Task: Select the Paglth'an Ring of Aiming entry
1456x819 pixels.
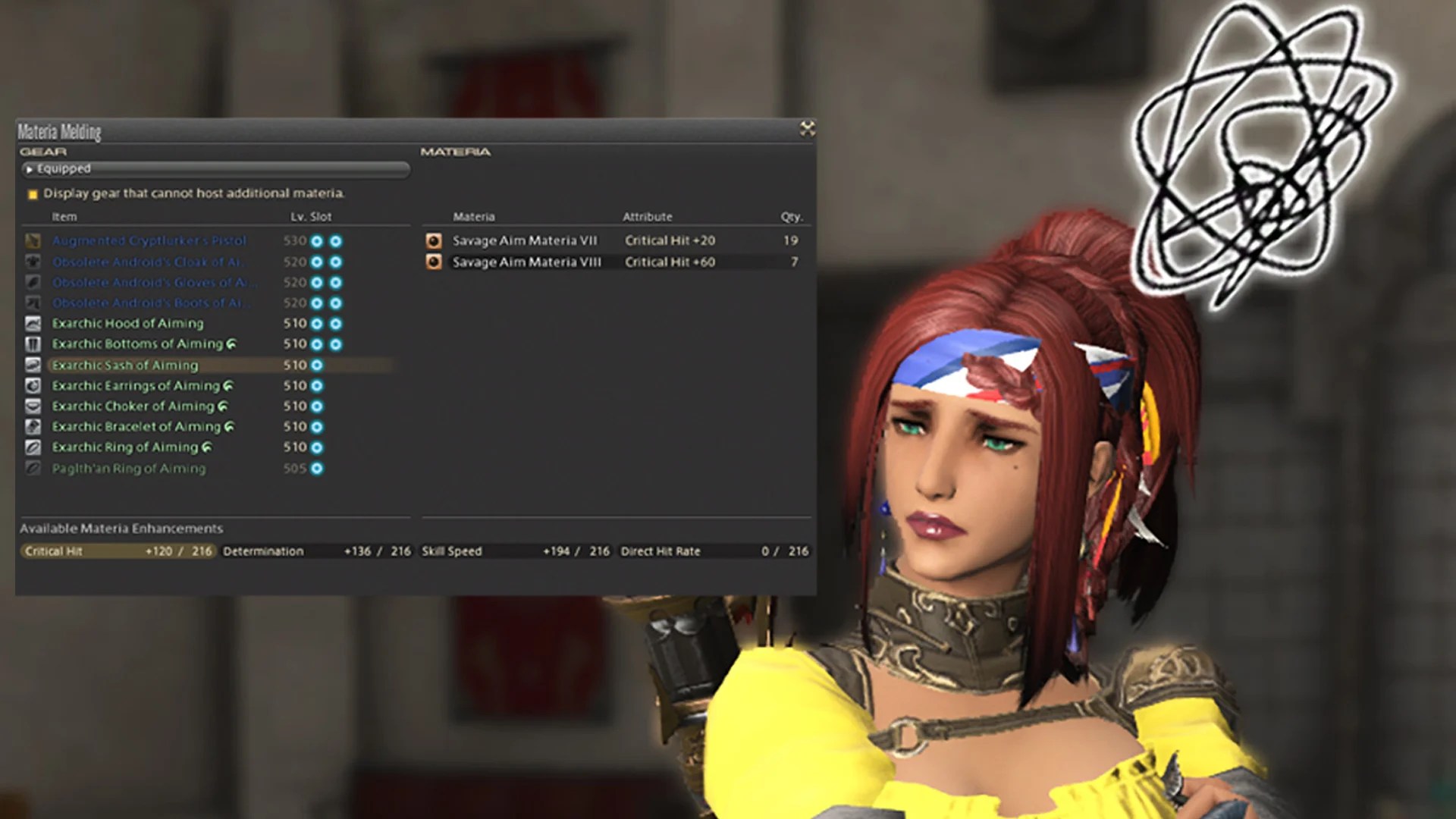Action: pyautogui.click(x=129, y=468)
